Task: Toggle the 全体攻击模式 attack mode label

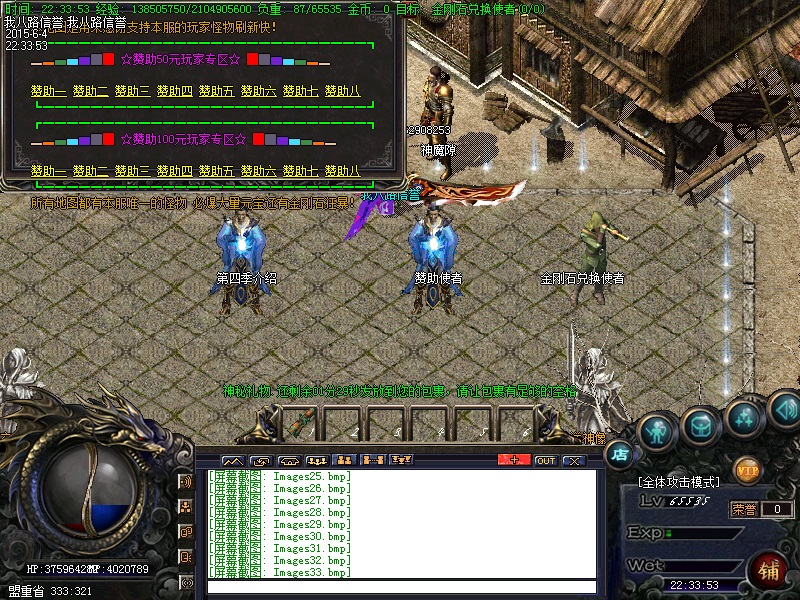Action: [678, 482]
